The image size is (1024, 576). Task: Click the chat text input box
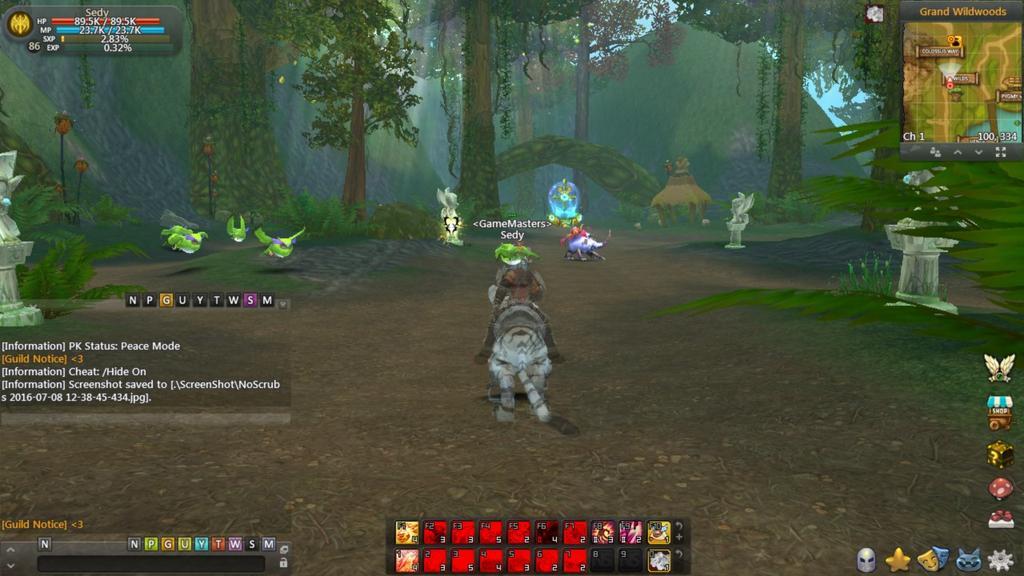[150, 563]
